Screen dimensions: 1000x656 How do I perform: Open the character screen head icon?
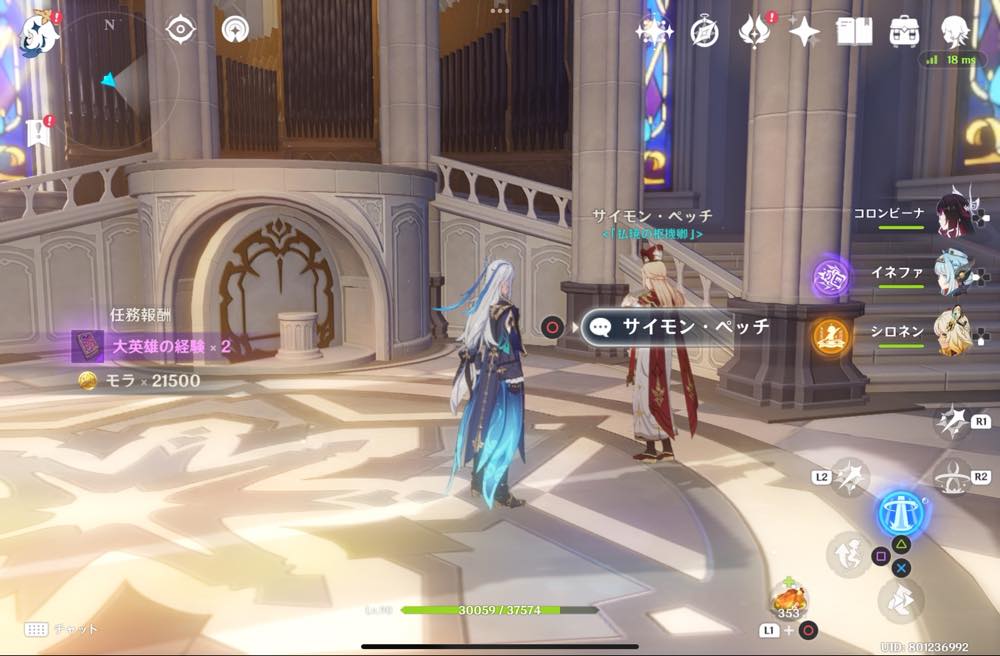tap(955, 30)
